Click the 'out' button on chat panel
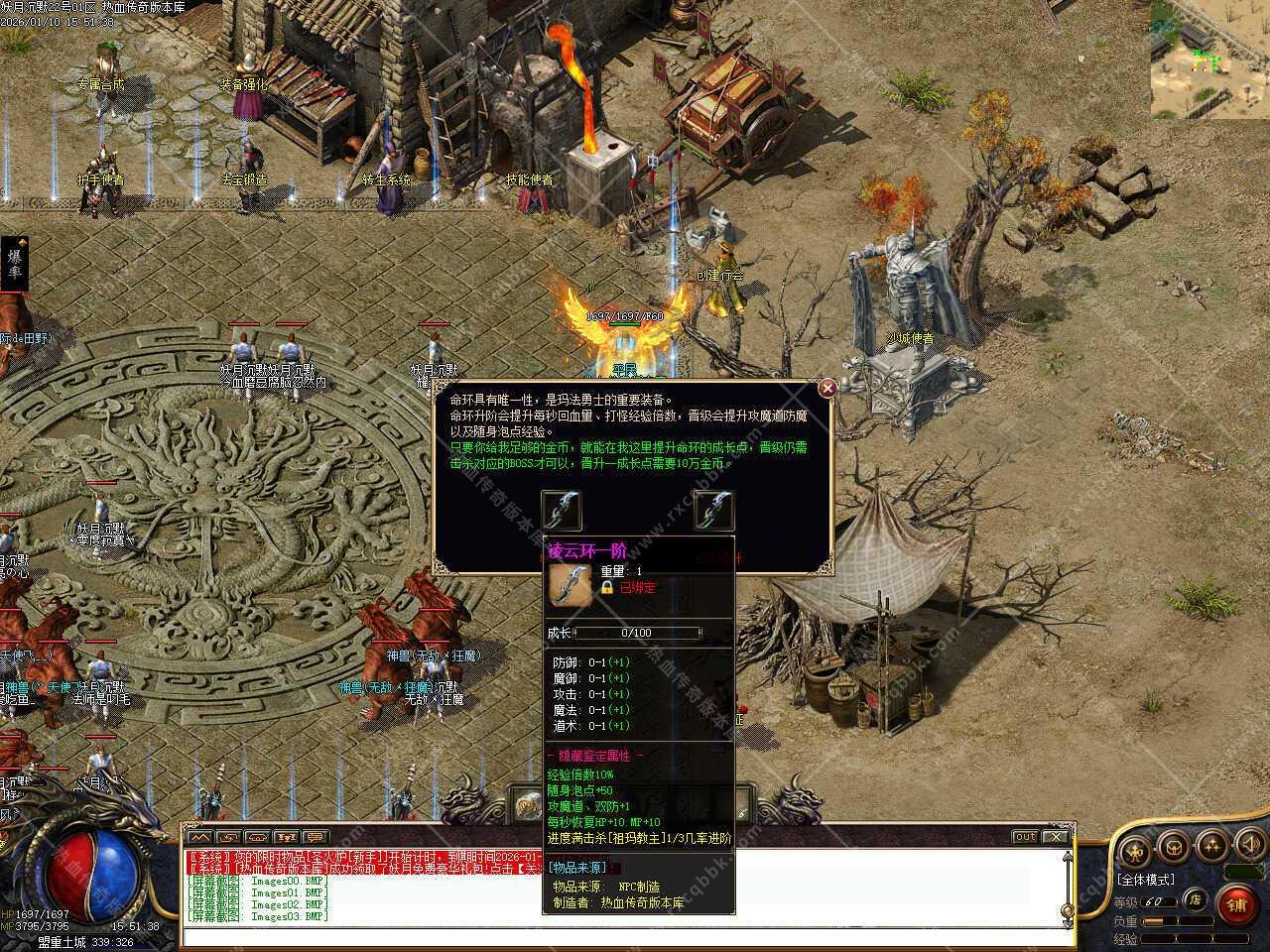Viewport: 1270px width, 952px height. click(1025, 837)
